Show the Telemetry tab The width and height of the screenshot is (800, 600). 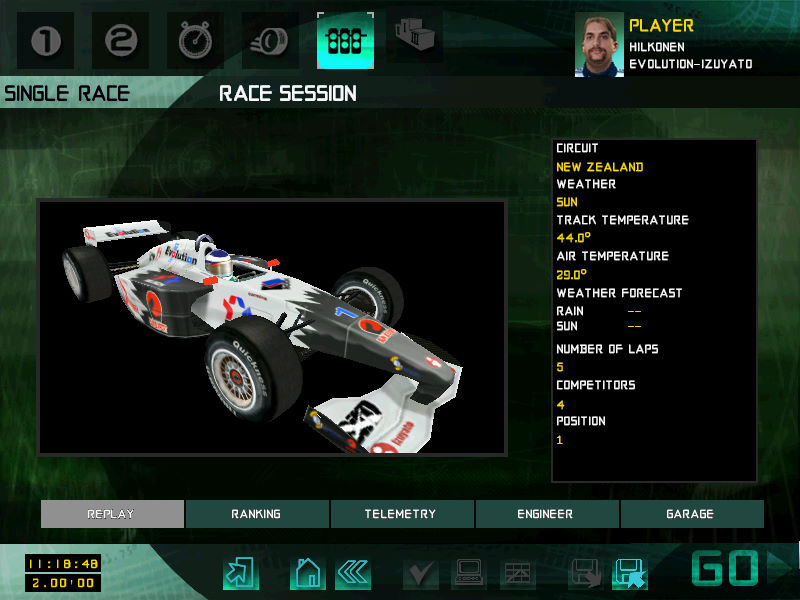point(400,514)
